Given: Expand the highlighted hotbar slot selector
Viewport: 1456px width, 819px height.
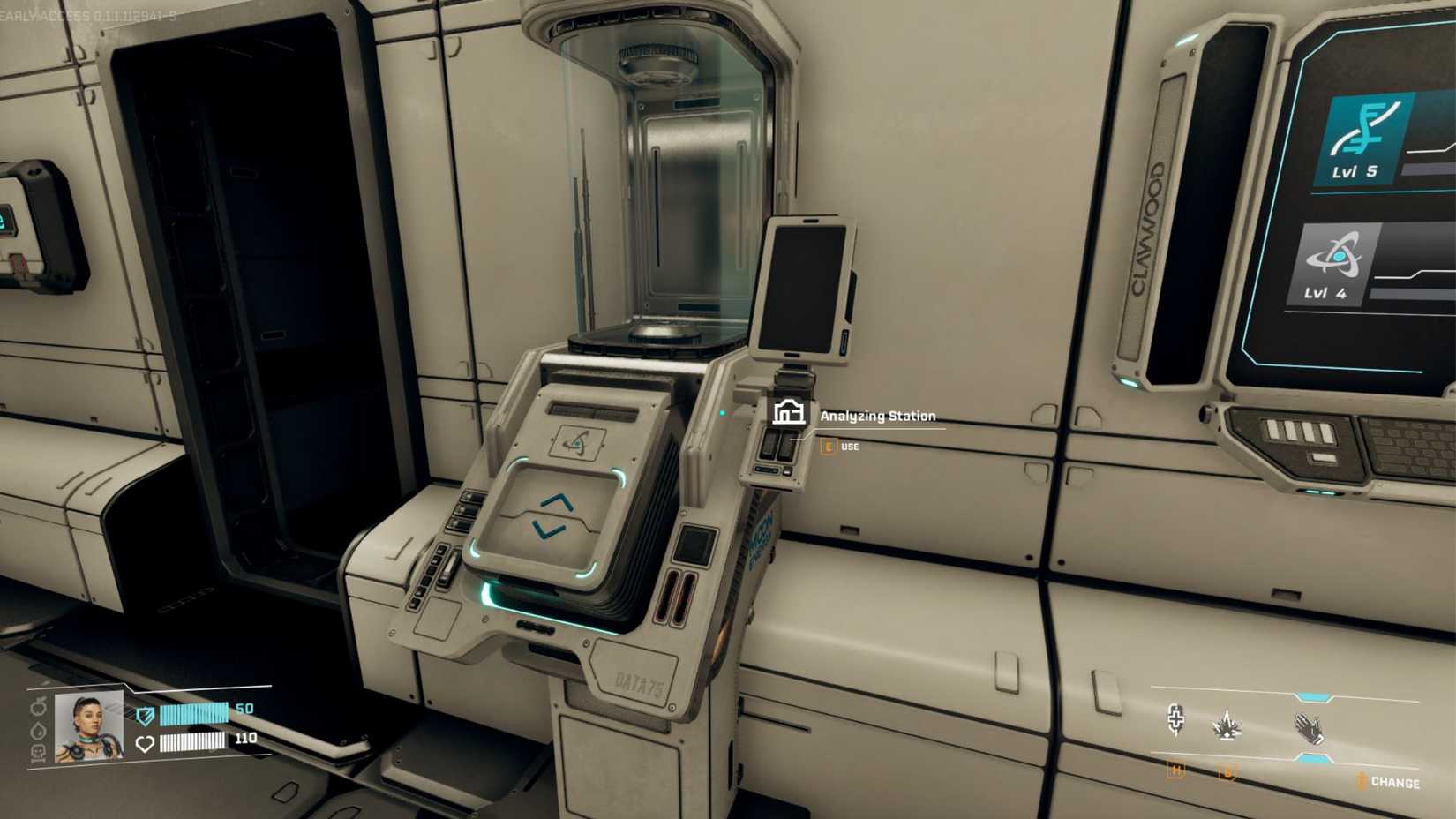Looking at the screenshot, I should [1312, 697].
